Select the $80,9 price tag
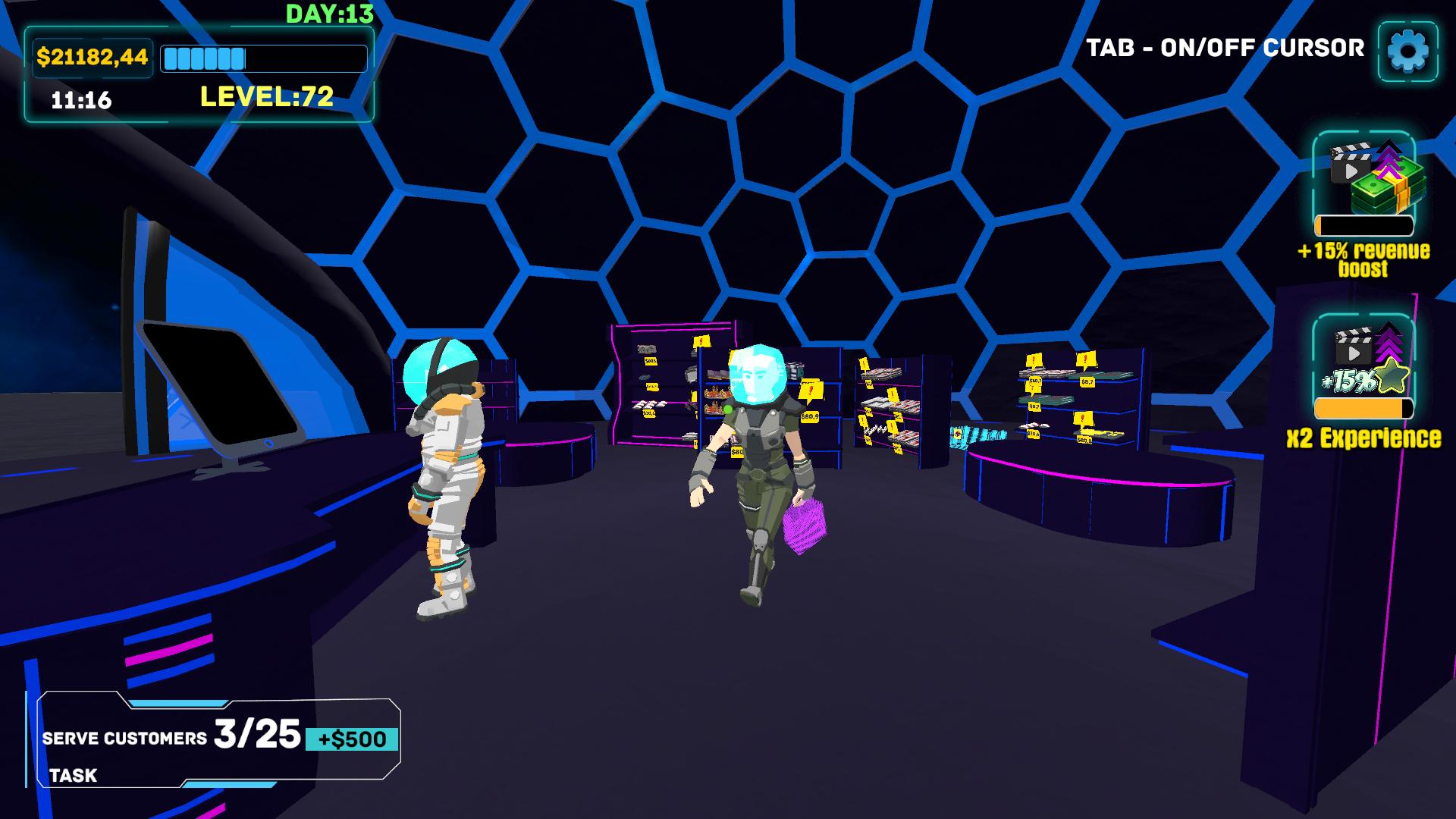 point(810,416)
